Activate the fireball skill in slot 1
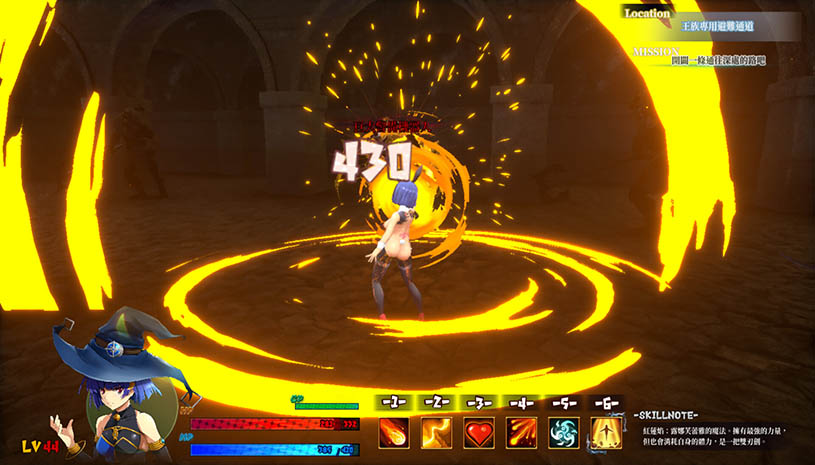Image resolution: width=815 pixels, height=465 pixels. [393, 433]
